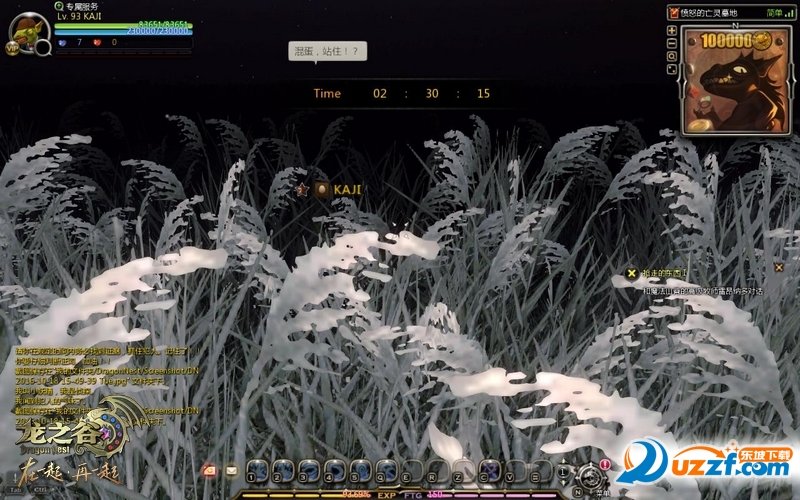Open the VIP badge on portrait
This screenshot has width=800, height=500.
[13, 47]
